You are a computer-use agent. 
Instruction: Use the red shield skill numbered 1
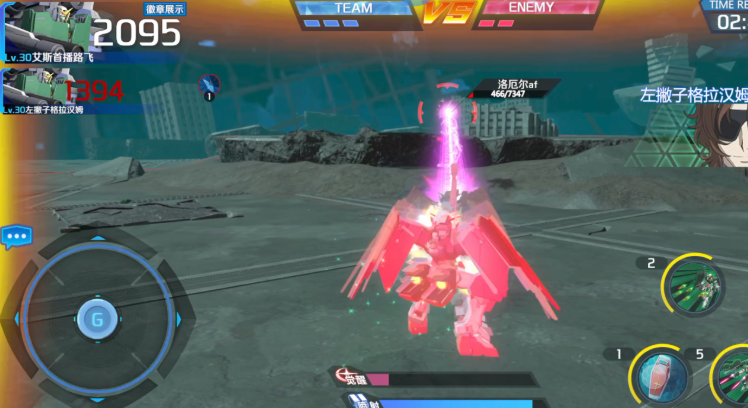coord(661,378)
